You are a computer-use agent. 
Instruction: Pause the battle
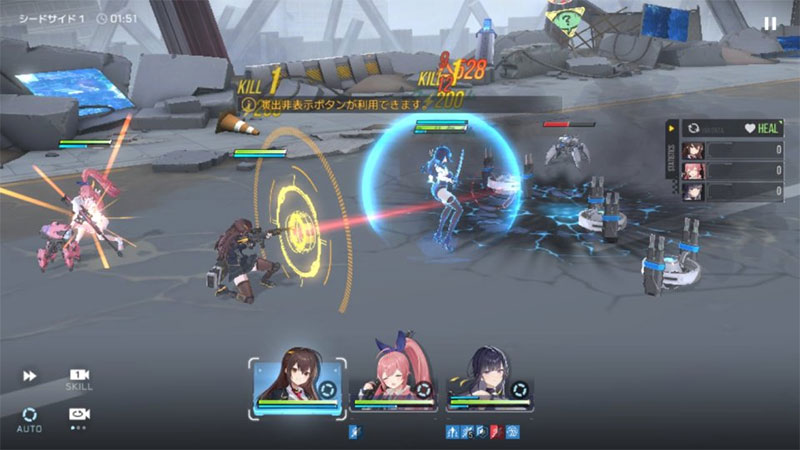coord(769,23)
